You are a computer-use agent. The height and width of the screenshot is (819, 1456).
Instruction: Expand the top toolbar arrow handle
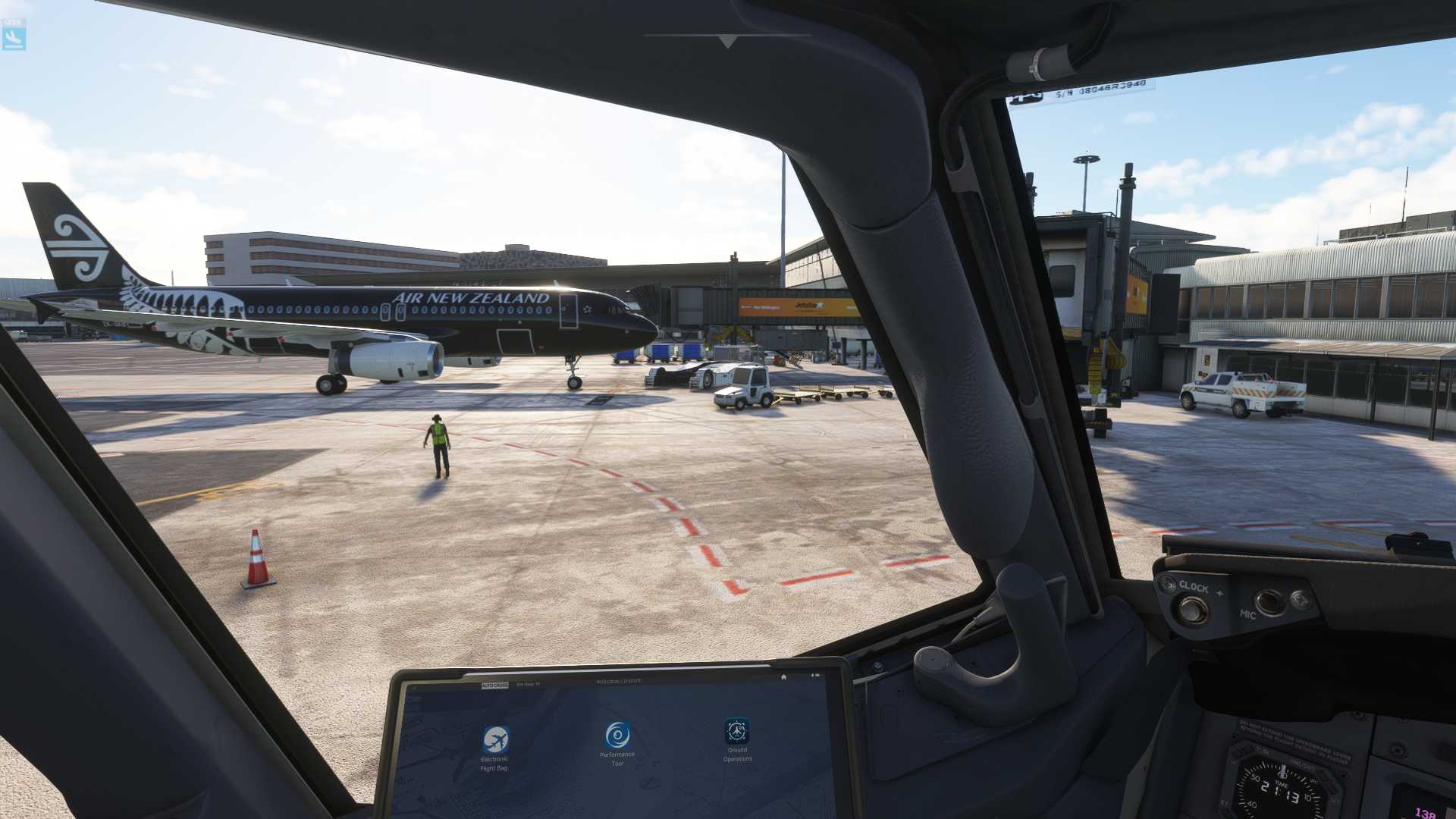click(728, 42)
